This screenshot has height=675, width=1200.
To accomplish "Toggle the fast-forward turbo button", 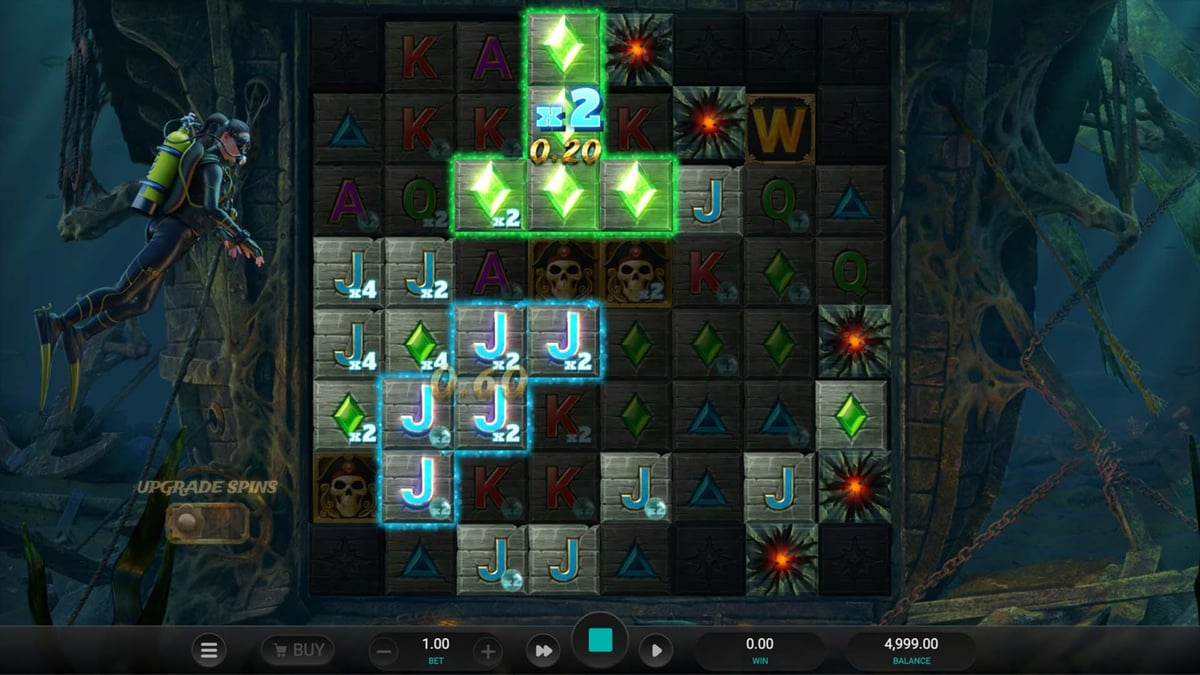I will tap(543, 651).
